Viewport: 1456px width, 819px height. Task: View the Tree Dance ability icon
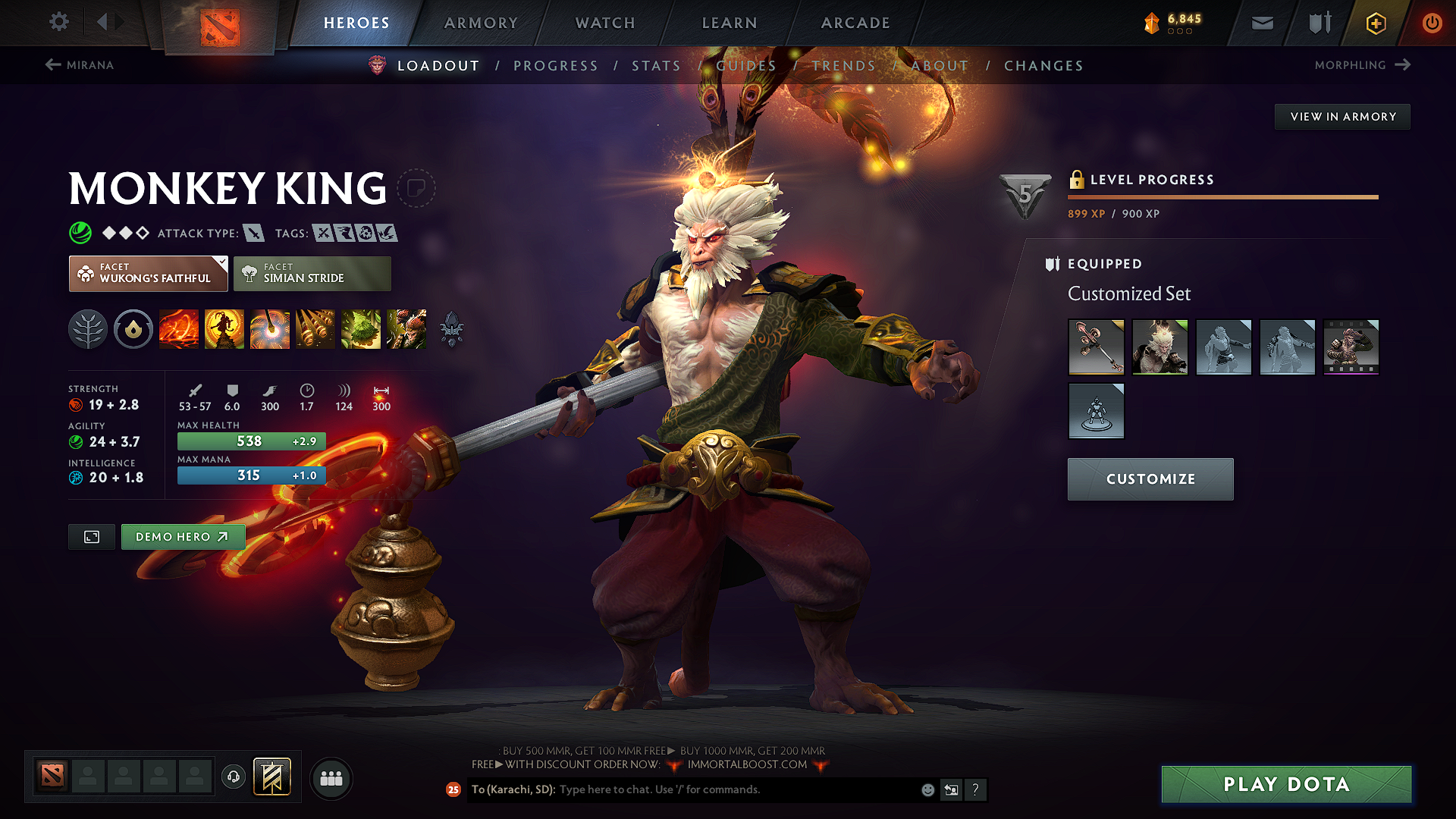coord(224,329)
